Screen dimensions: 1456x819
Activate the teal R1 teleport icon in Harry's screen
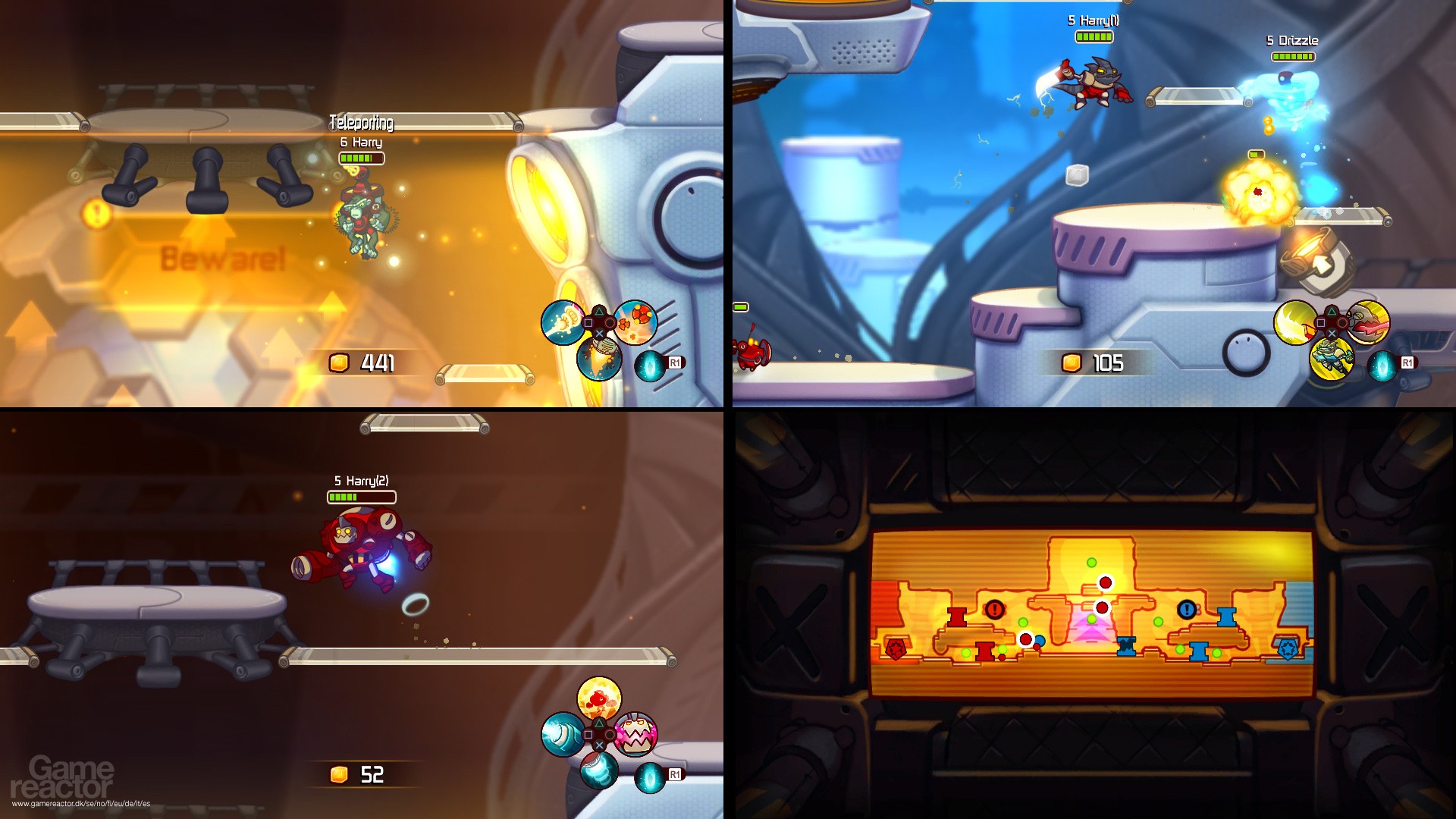pyautogui.click(x=650, y=368)
